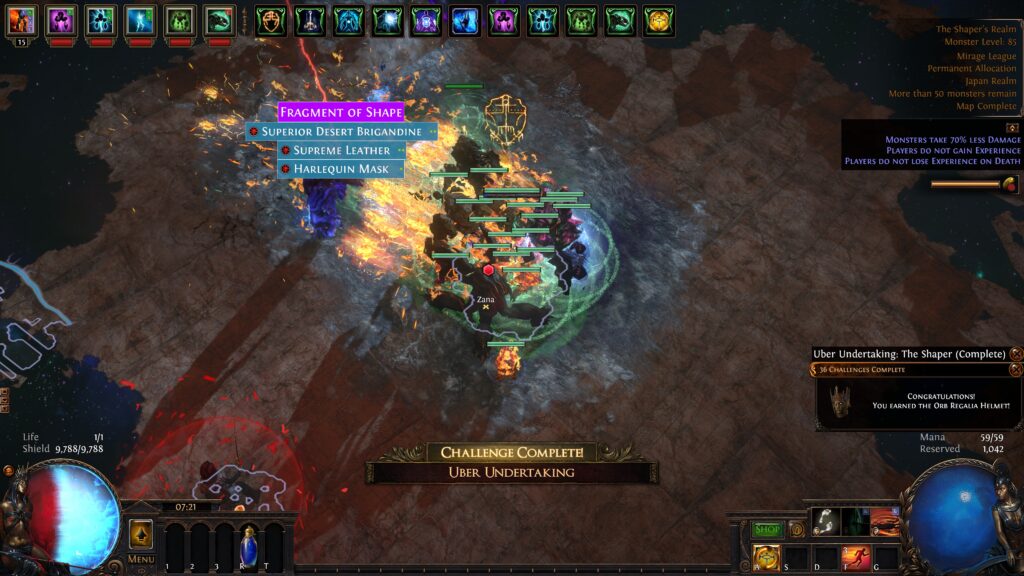The width and height of the screenshot is (1024, 576).
Task: Open the Menu button
Action: pyautogui.click(x=141, y=559)
